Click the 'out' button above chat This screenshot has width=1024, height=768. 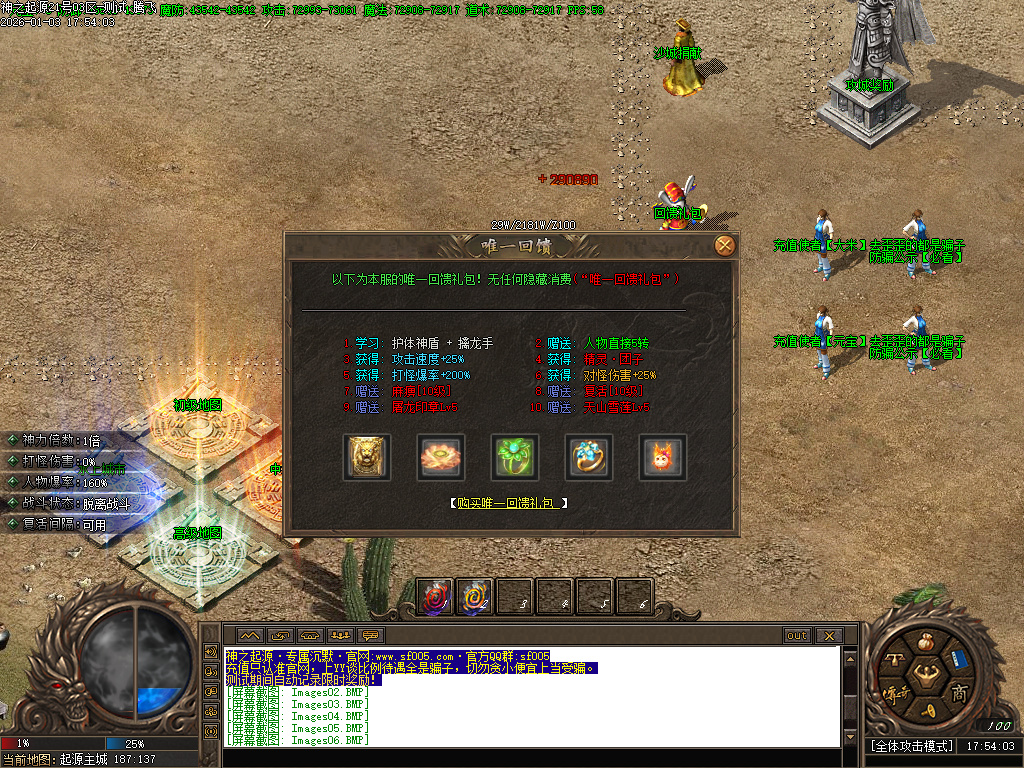tap(797, 636)
